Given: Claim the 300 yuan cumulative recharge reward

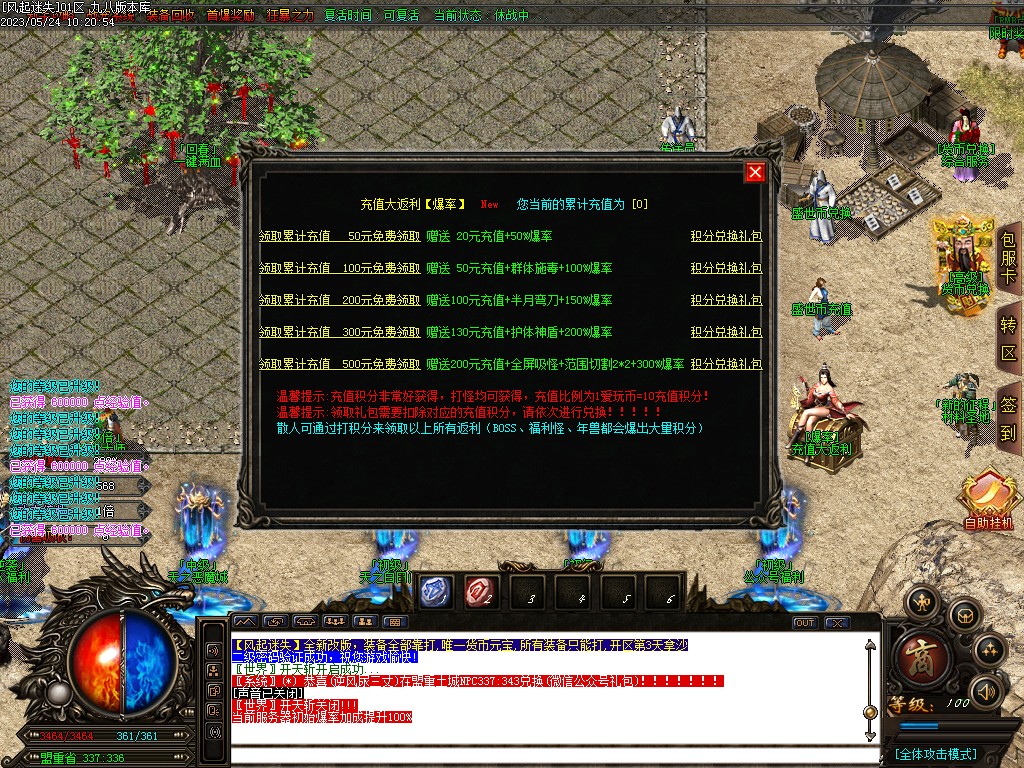Looking at the screenshot, I should coord(339,333).
